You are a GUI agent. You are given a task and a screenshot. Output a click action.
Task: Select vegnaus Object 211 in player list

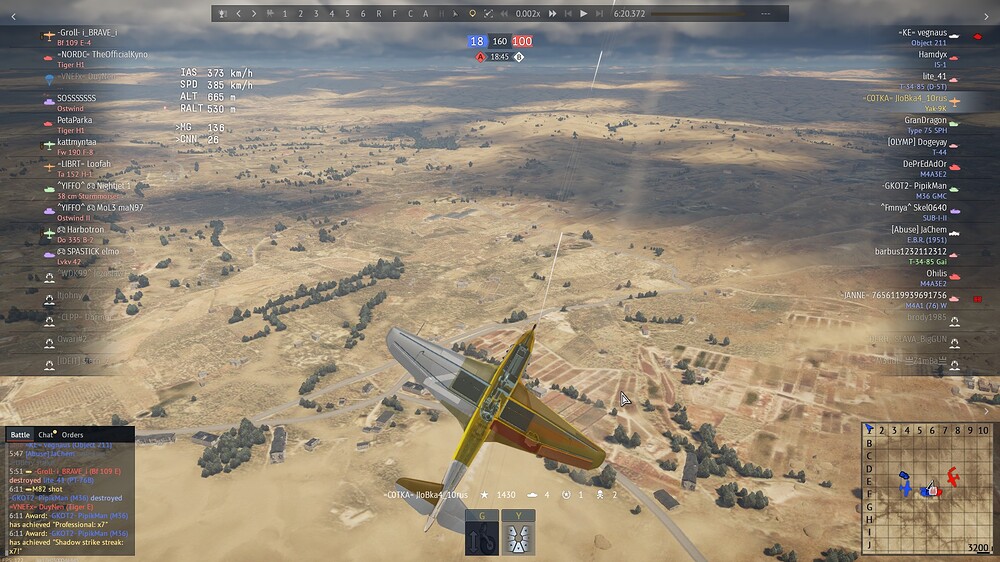pyautogui.click(x=921, y=37)
